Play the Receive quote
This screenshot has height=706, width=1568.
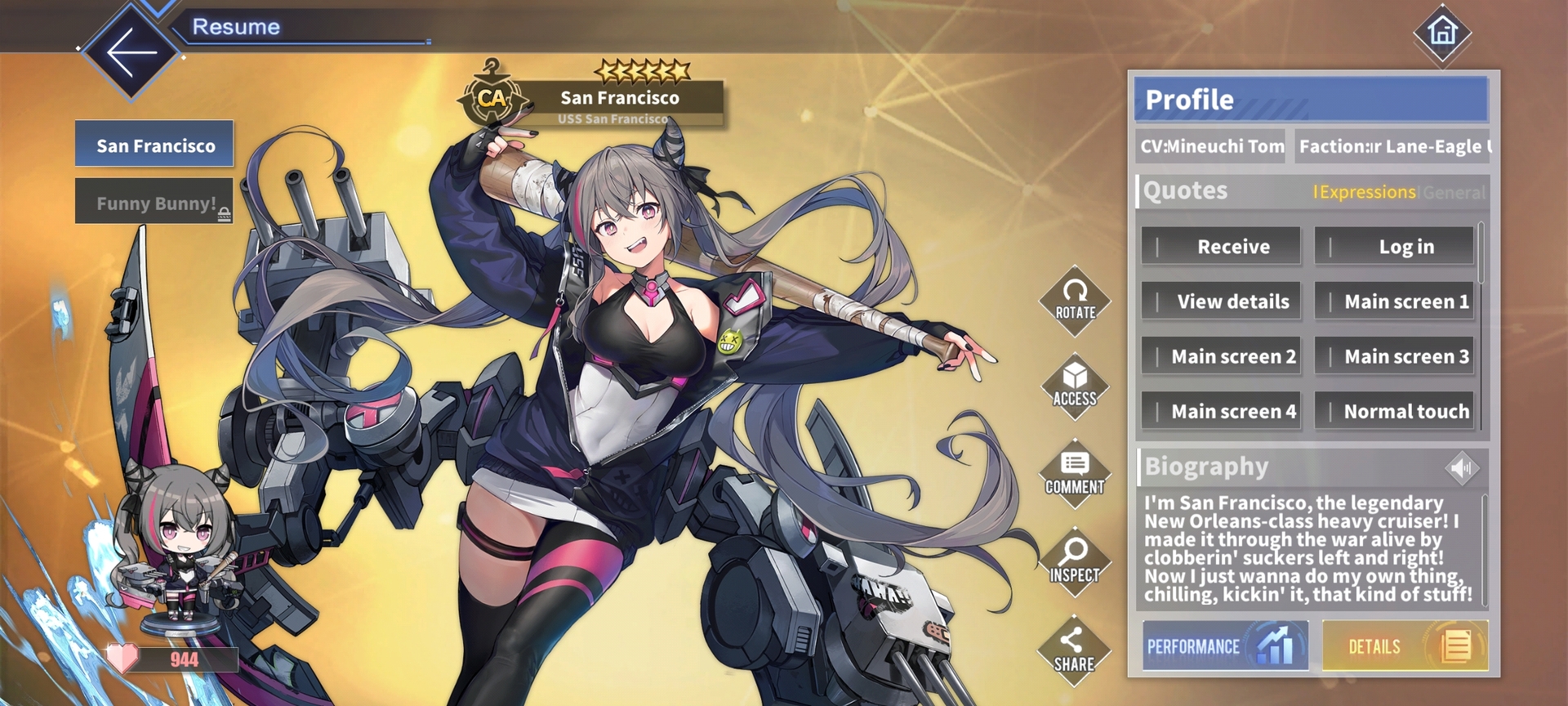[x=1221, y=246]
